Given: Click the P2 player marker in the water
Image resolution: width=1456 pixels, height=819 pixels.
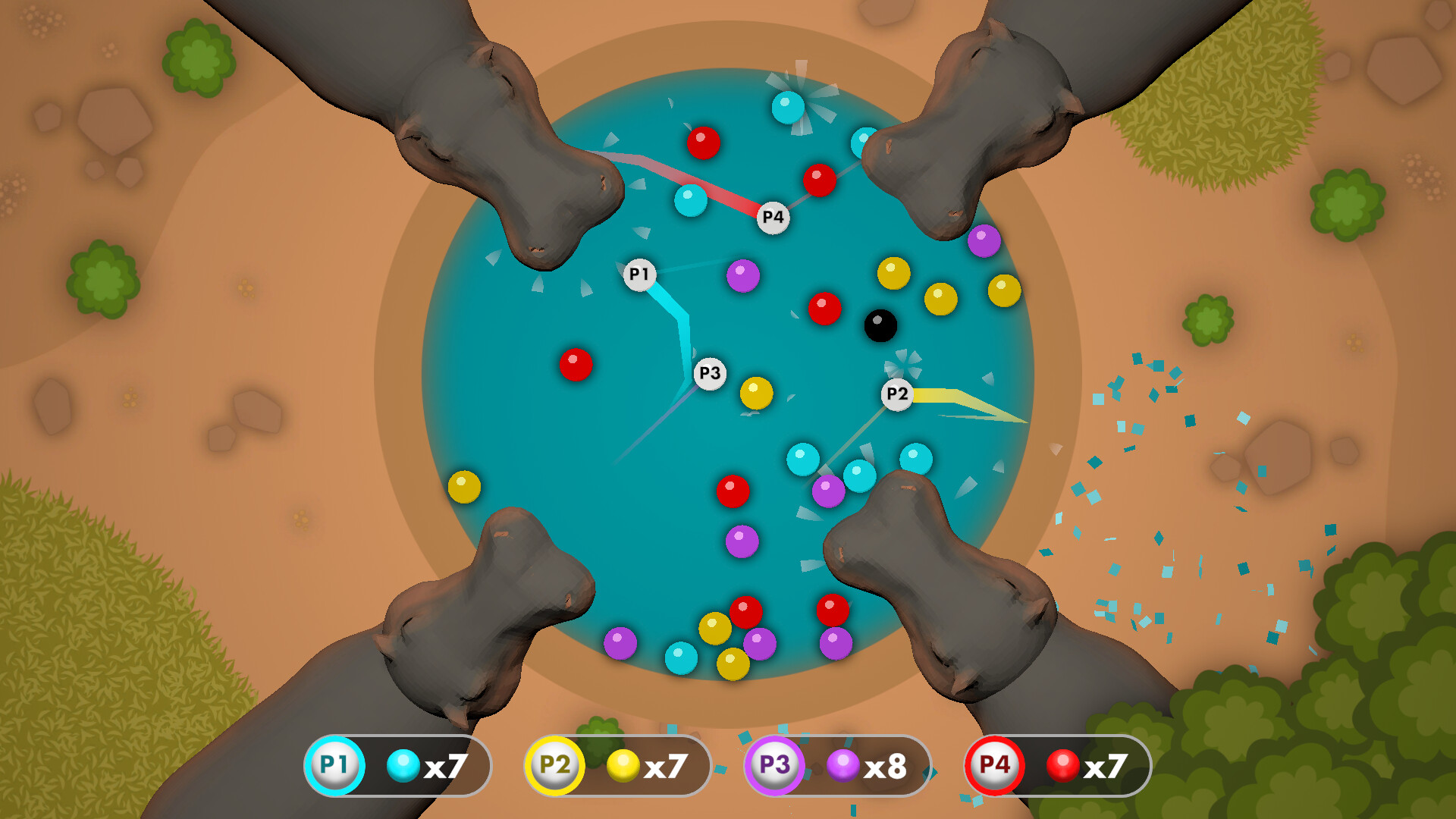Looking at the screenshot, I should tap(896, 394).
